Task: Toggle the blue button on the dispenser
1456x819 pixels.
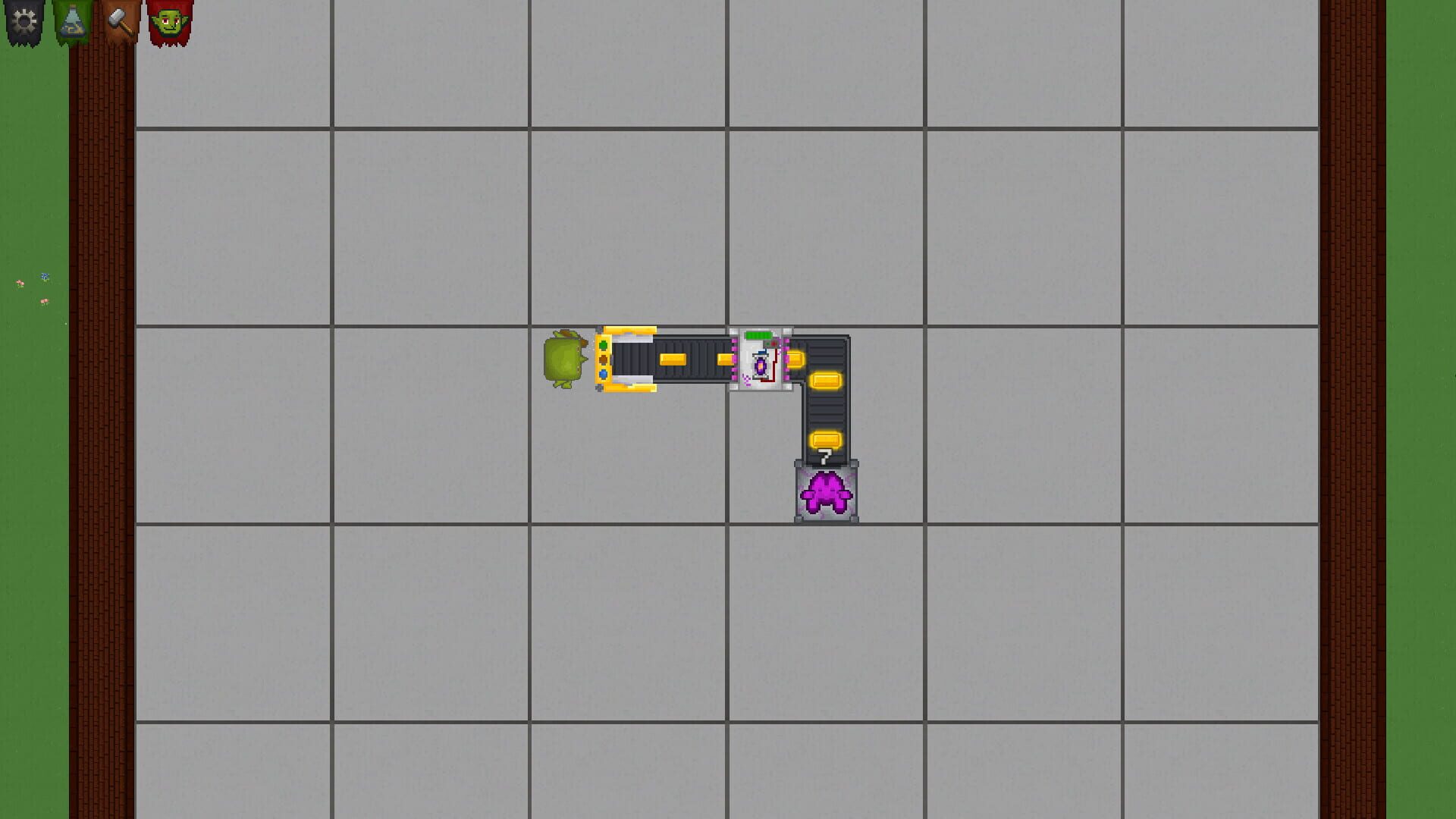Action: [x=604, y=375]
